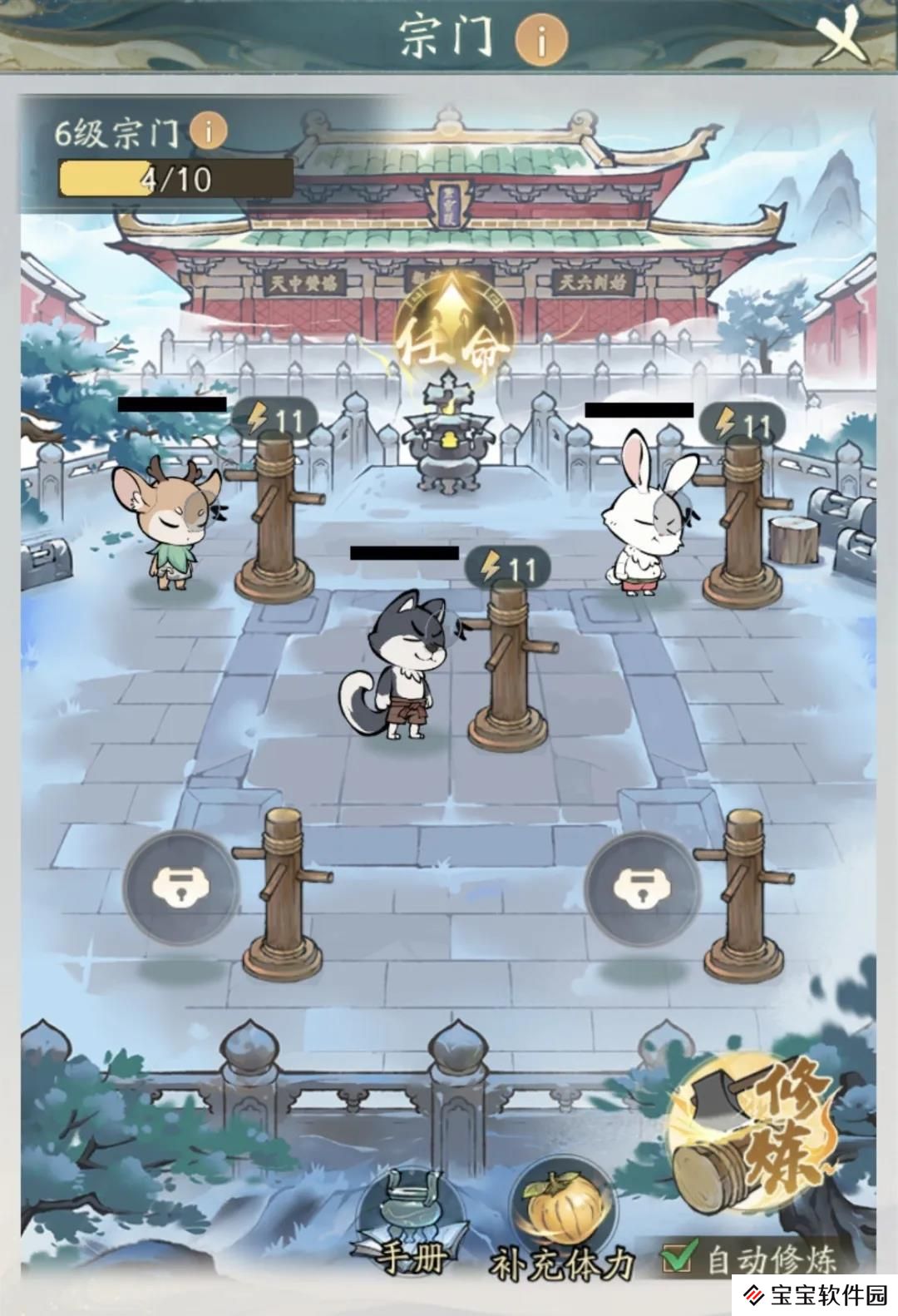Close the 宗门 window with X
This screenshot has width=898, height=1316.
(x=842, y=37)
